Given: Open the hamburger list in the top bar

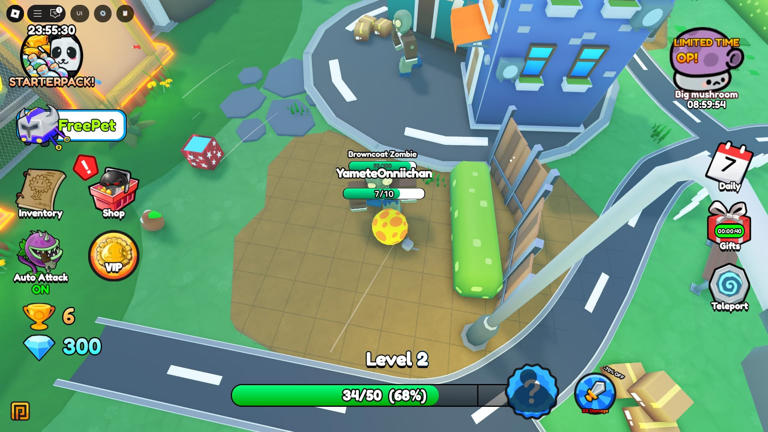Looking at the screenshot, I should (x=37, y=13).
